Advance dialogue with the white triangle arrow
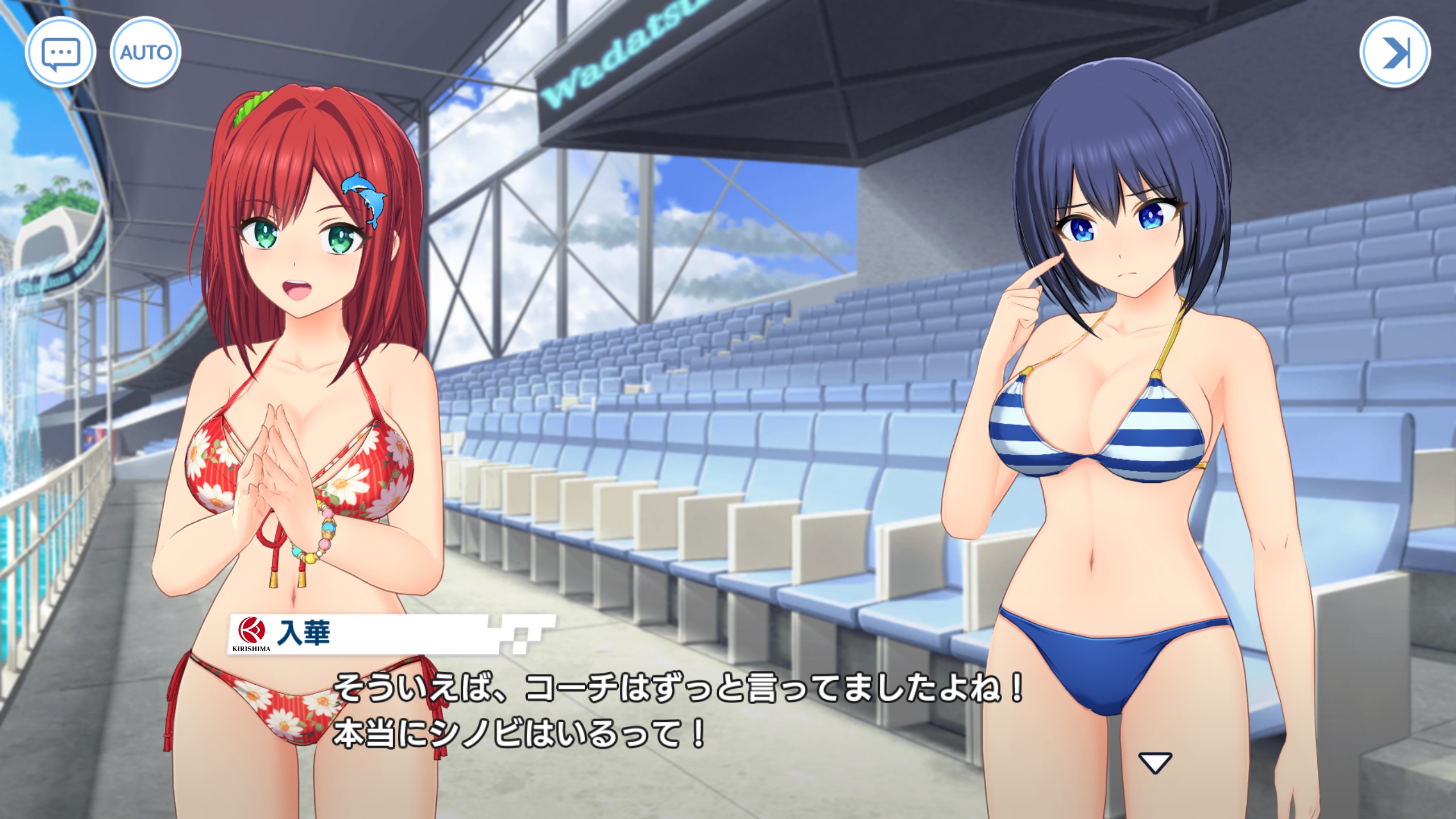Screen dimensions: 1456x819 click(1155, 763)
